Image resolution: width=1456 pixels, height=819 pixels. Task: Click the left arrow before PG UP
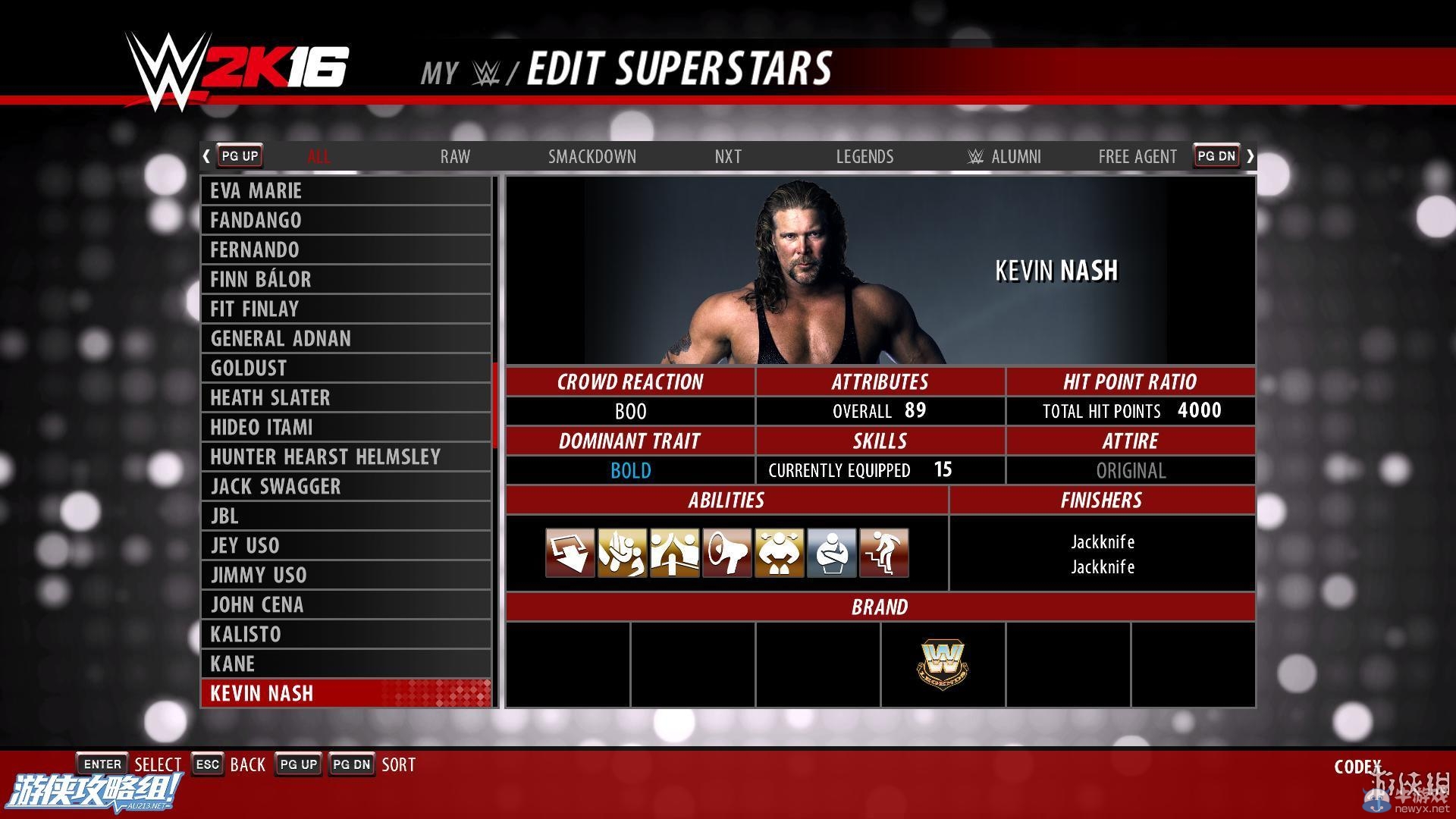(206, 155)
